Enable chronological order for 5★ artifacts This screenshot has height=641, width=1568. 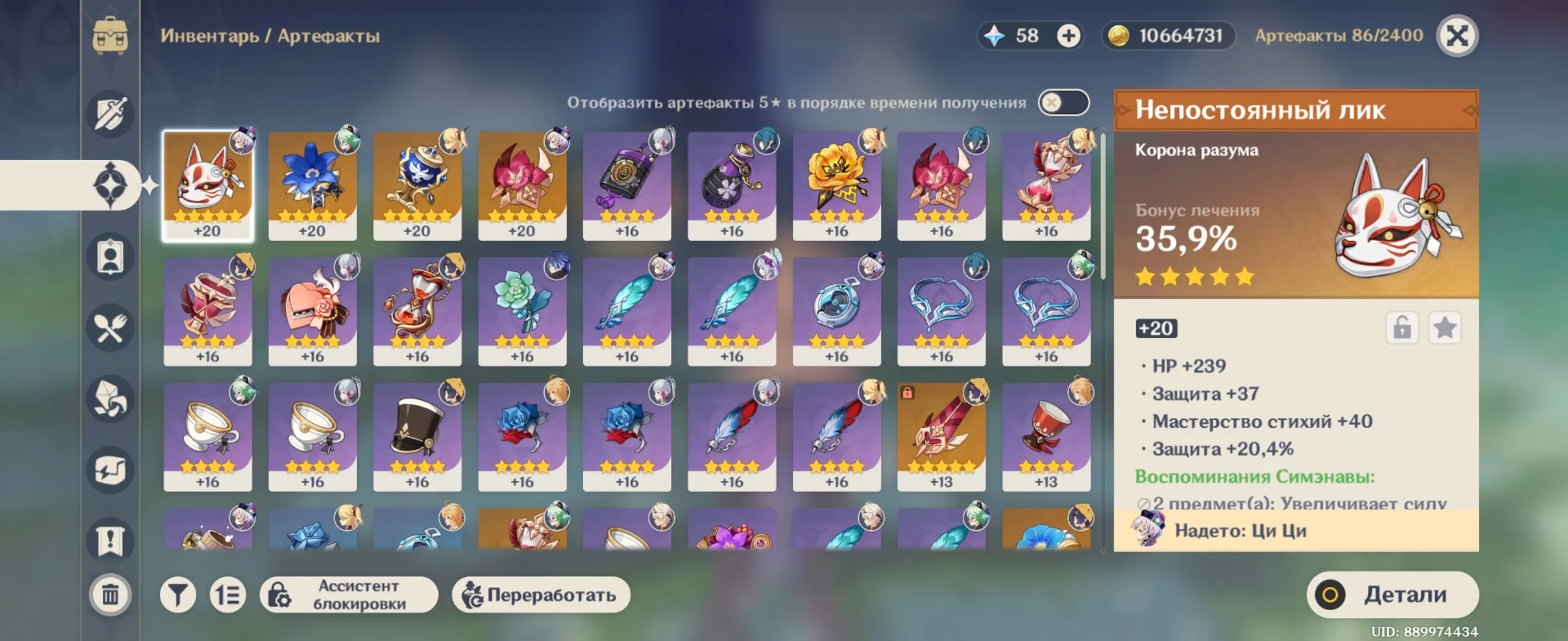[1064, 102]
